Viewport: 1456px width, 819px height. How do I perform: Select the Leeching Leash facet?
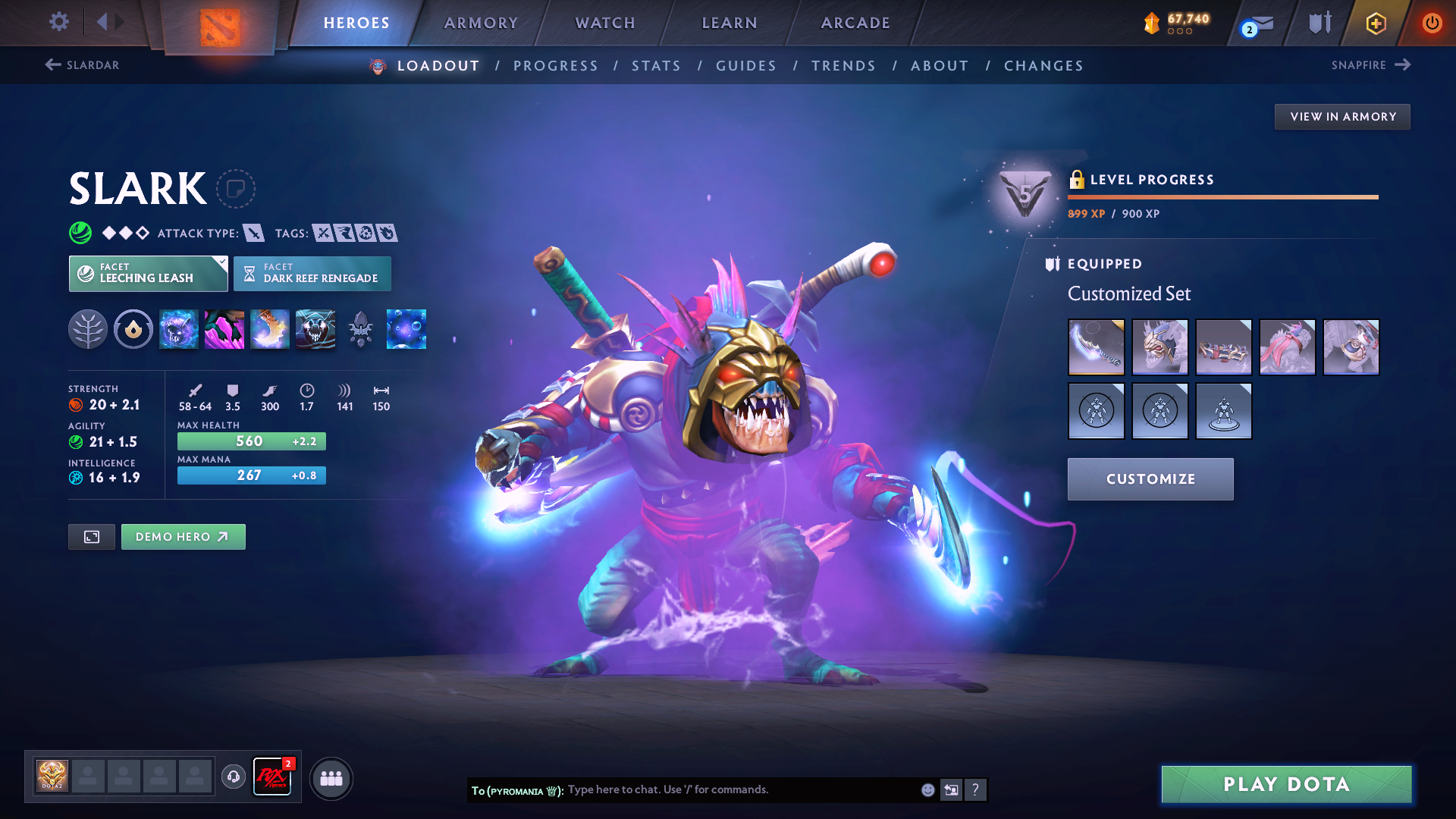pos(148,274)
